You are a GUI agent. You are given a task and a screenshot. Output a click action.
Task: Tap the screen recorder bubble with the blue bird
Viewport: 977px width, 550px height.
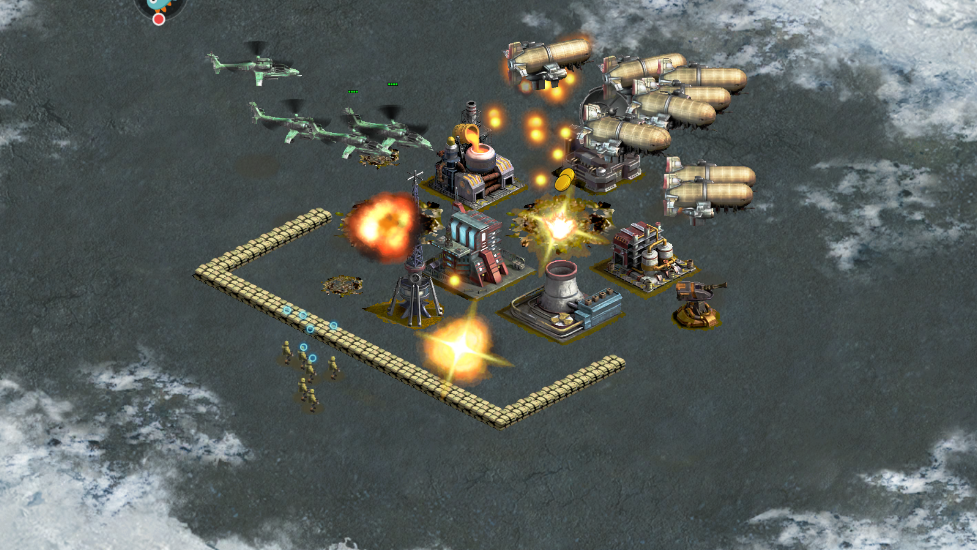pos(159,7)
